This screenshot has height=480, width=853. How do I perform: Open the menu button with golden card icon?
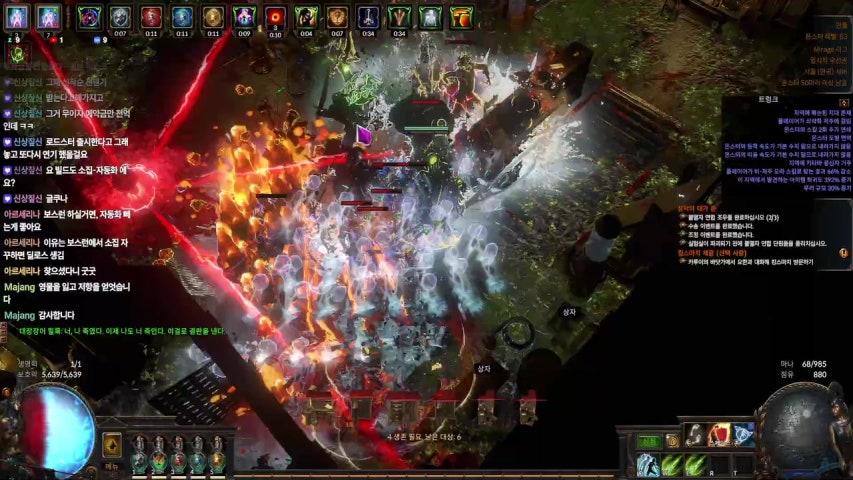point(112,447)
